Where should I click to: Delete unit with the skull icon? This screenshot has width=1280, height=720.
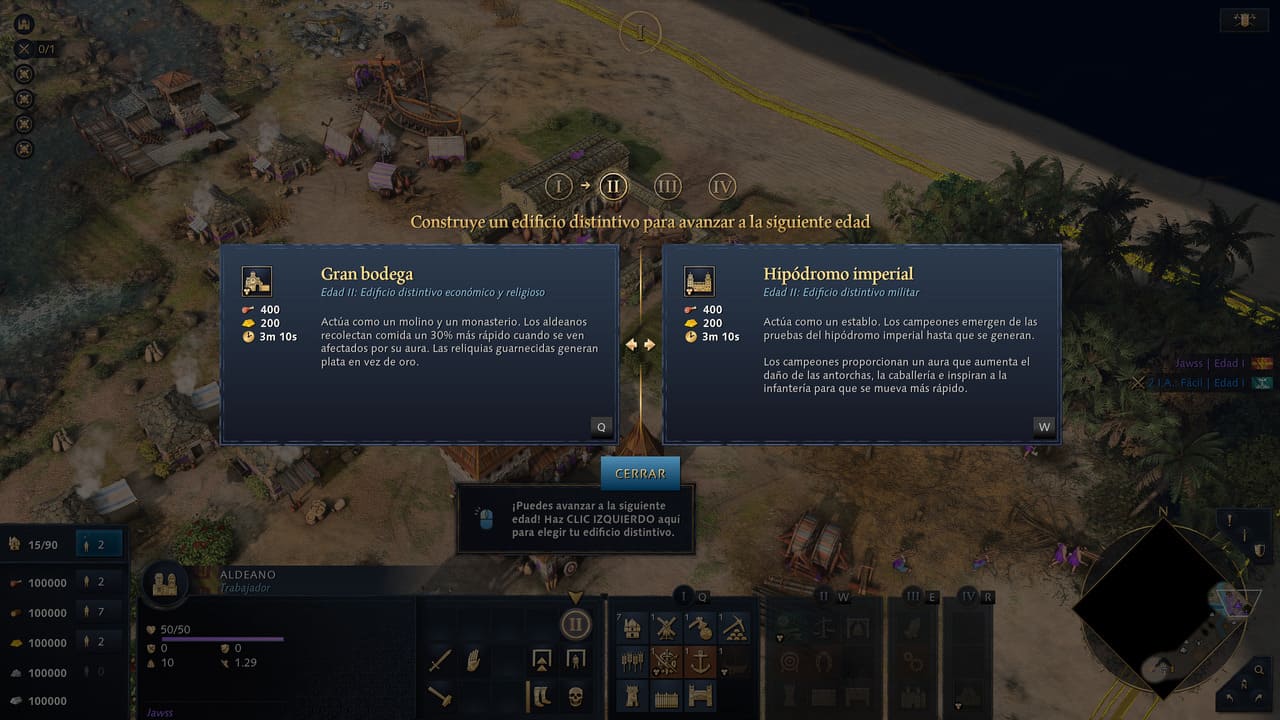(575, 694)
